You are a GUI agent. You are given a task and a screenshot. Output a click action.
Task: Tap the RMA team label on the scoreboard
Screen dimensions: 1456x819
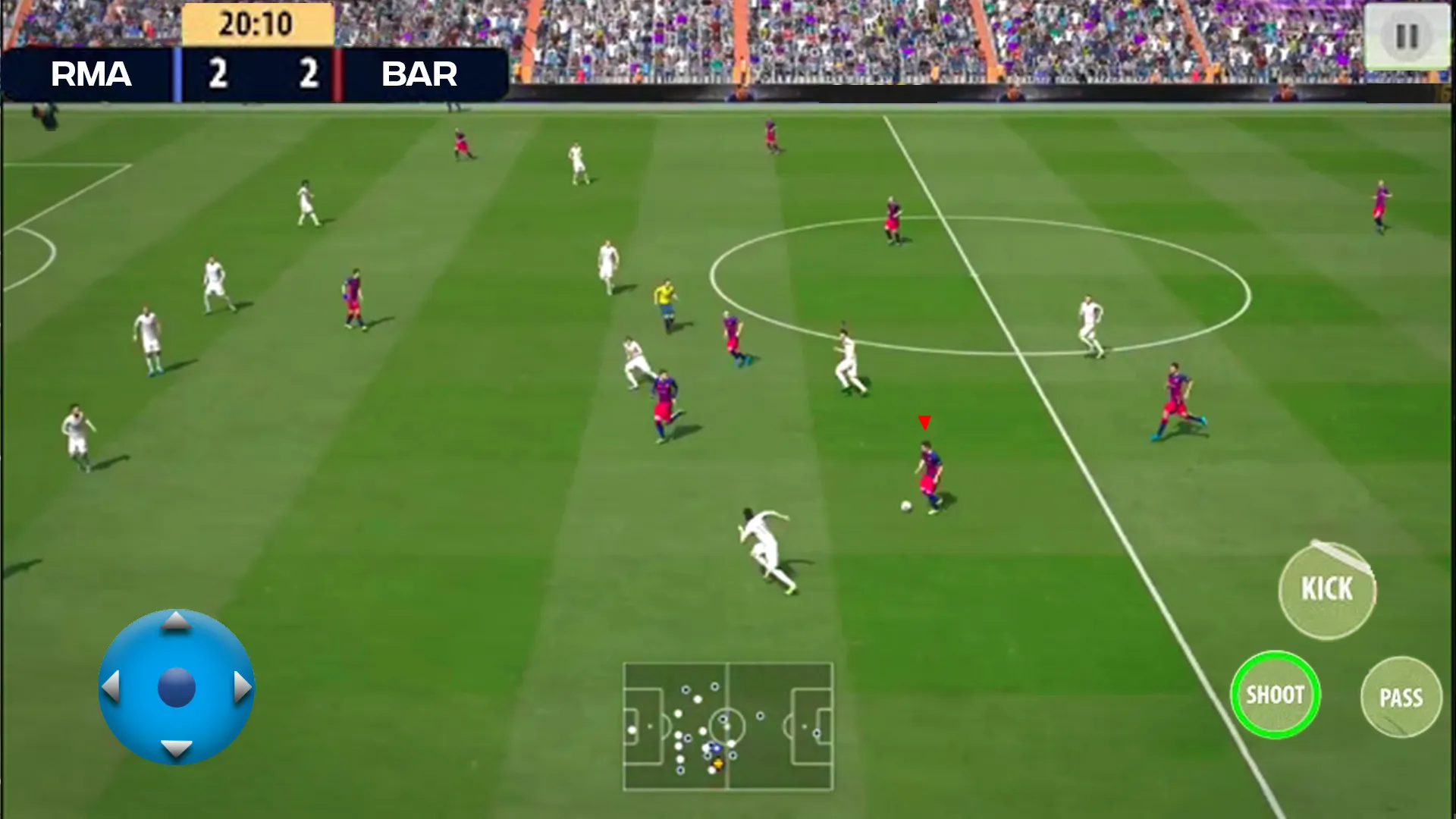point(91,75)
